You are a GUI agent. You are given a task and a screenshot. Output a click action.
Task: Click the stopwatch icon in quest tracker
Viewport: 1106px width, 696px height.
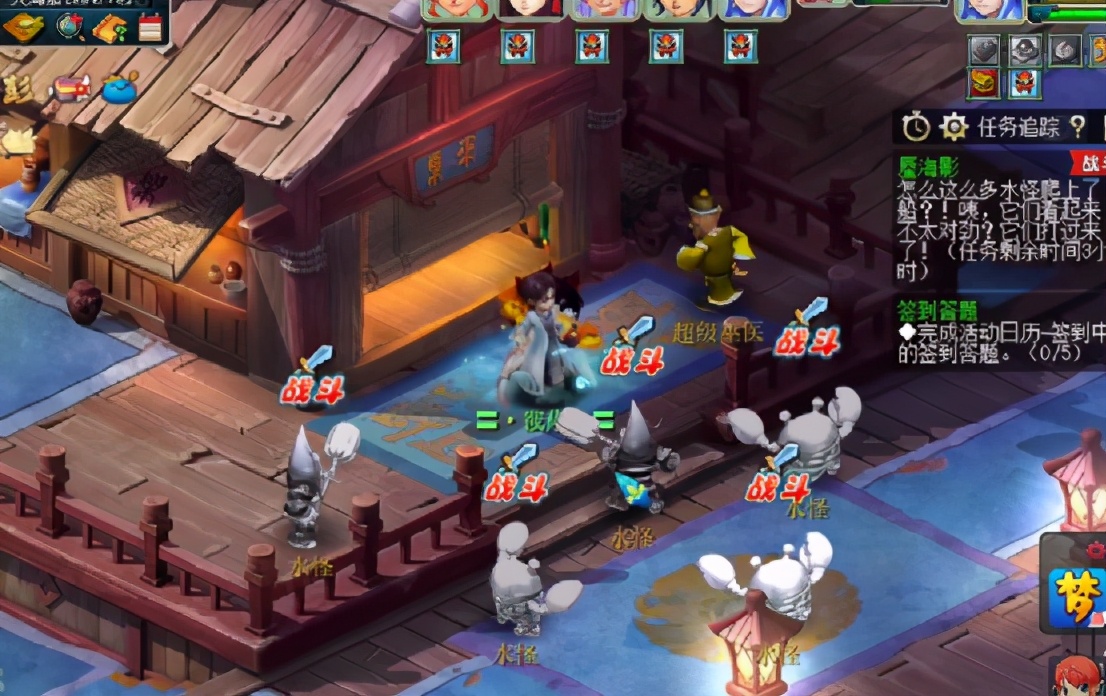coord(916,126)
